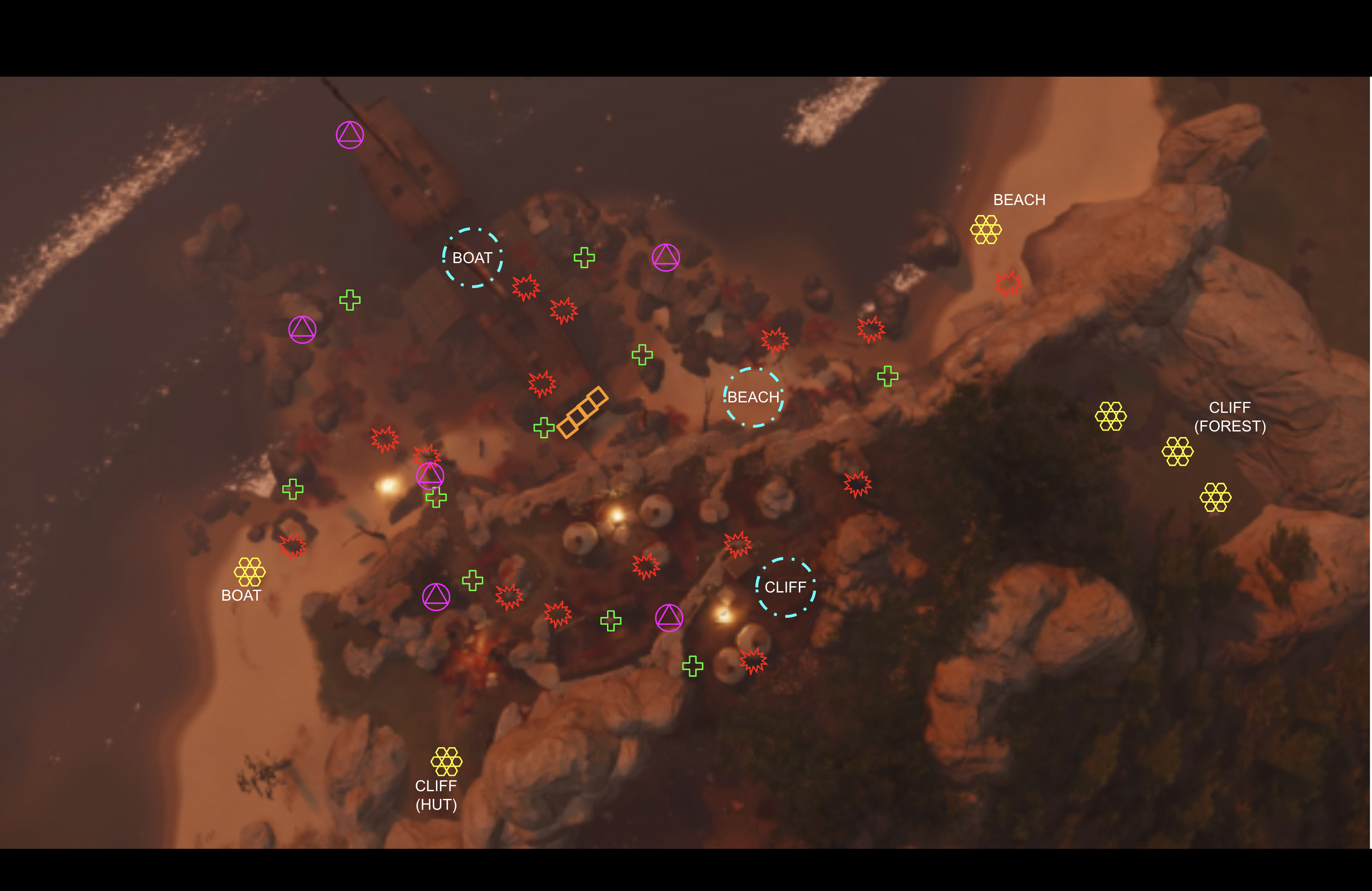The width and height of the screenshot is (1372, 891).
Task: Choose the cyan dashed CLIFF circle marker
Action: tap(785, 587)
